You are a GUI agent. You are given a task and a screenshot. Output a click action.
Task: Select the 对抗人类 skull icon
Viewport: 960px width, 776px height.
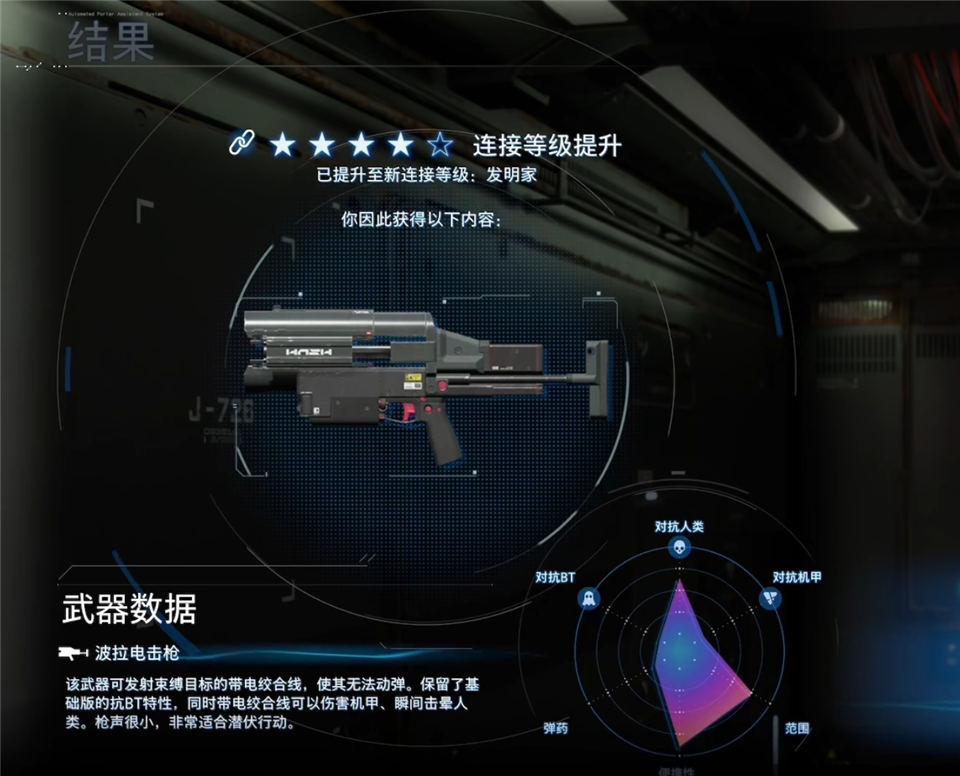(679, 547)
